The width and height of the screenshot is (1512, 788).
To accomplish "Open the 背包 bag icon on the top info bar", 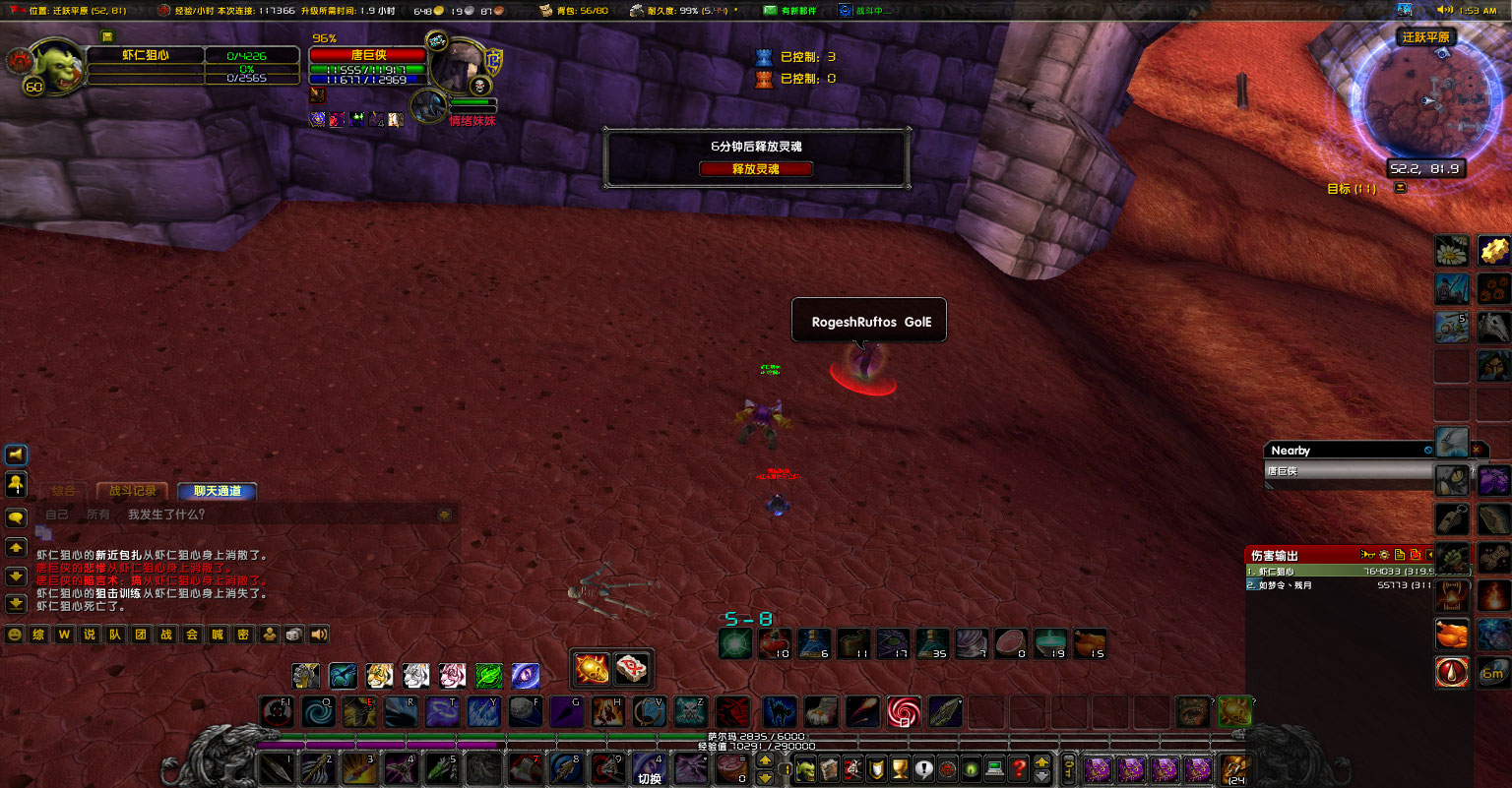I will [x=543, y=11].
